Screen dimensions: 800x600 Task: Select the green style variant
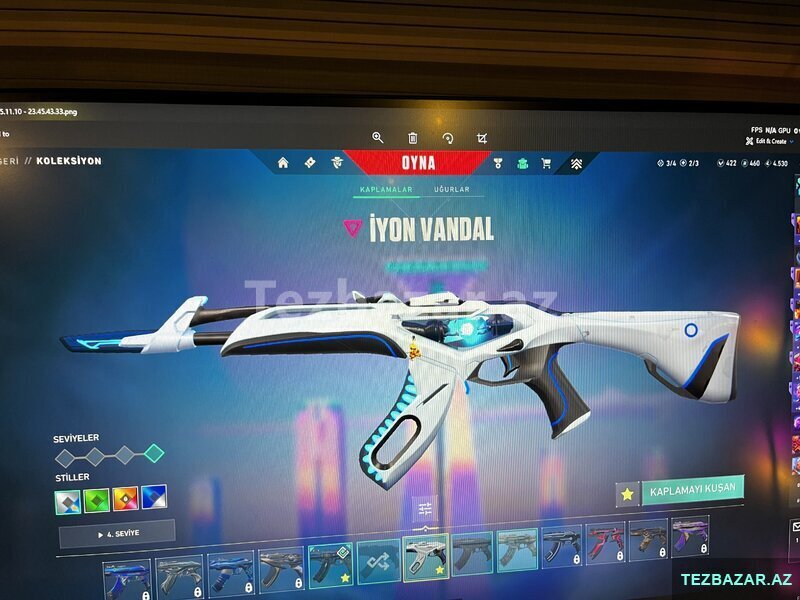[96, 499]
